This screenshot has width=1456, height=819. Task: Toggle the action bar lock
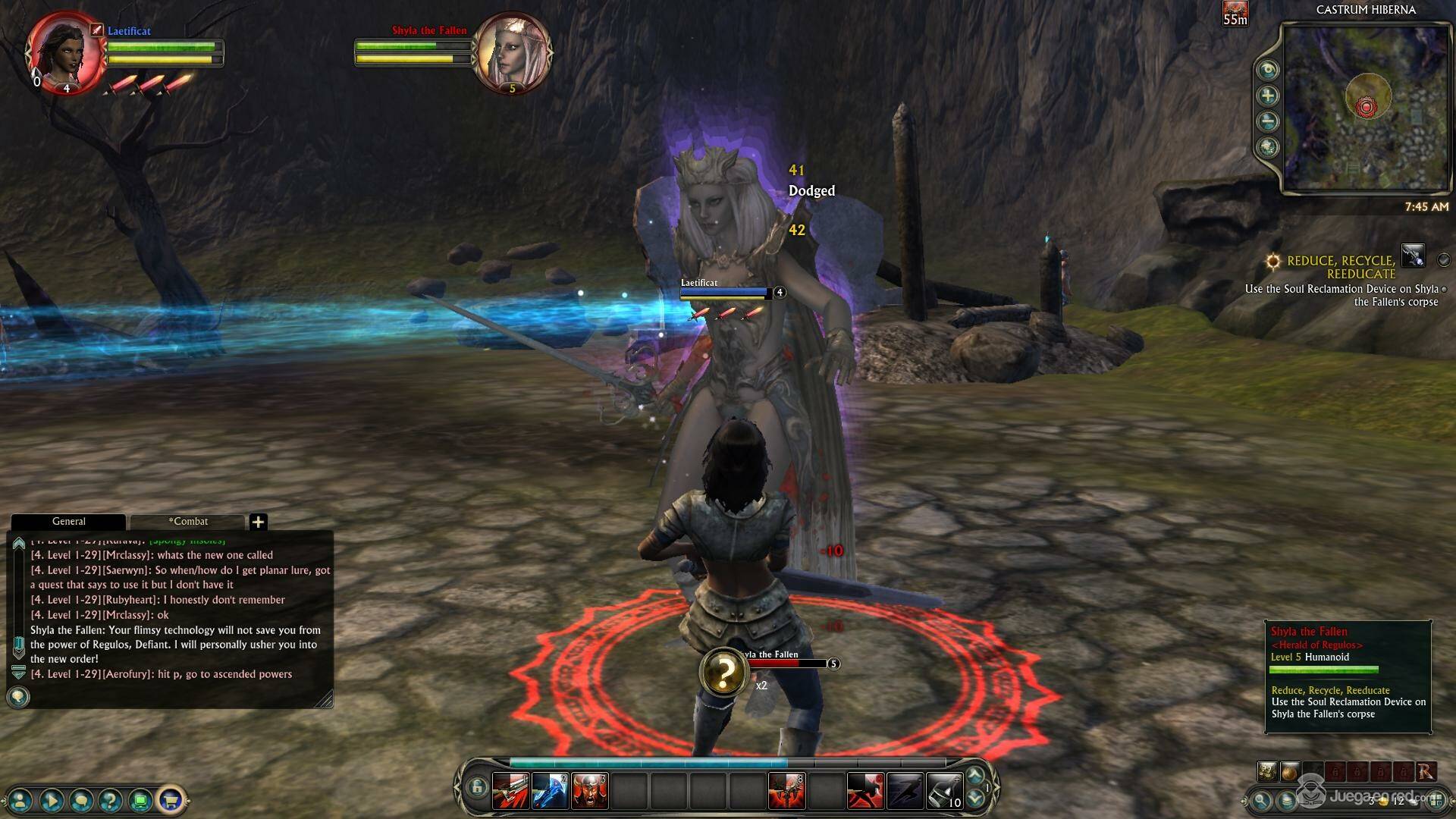476,787
